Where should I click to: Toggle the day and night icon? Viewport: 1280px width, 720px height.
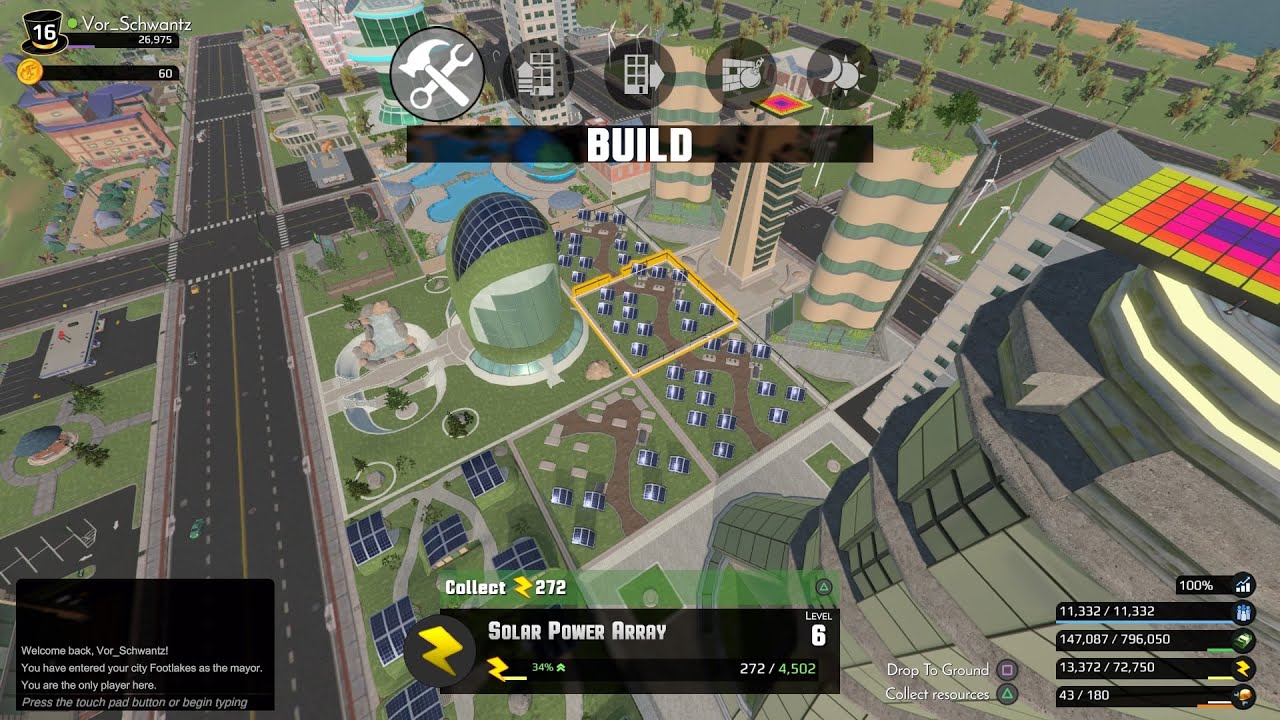click(x=841, y=75)
